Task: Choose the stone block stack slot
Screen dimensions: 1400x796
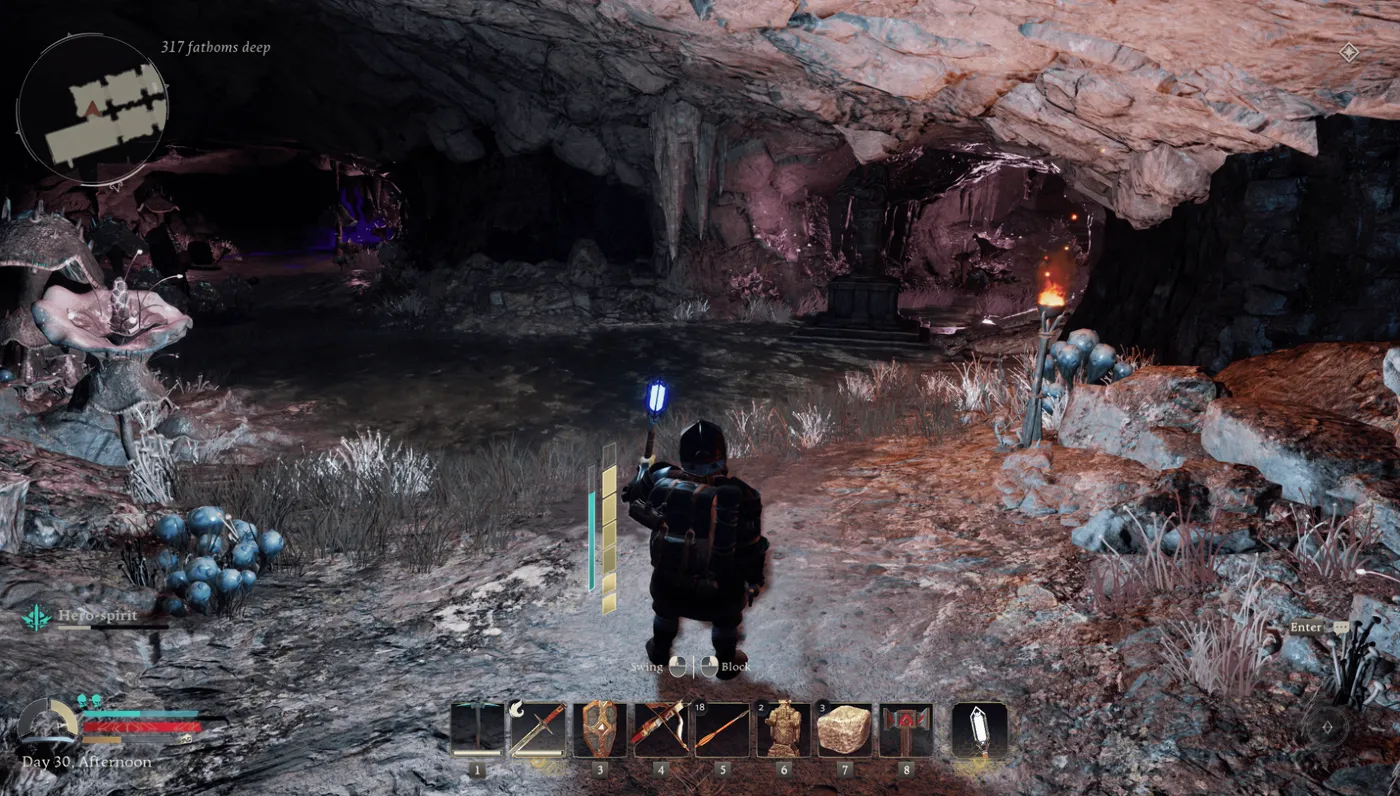Action: pyautogui.click(x=844, y=730)
